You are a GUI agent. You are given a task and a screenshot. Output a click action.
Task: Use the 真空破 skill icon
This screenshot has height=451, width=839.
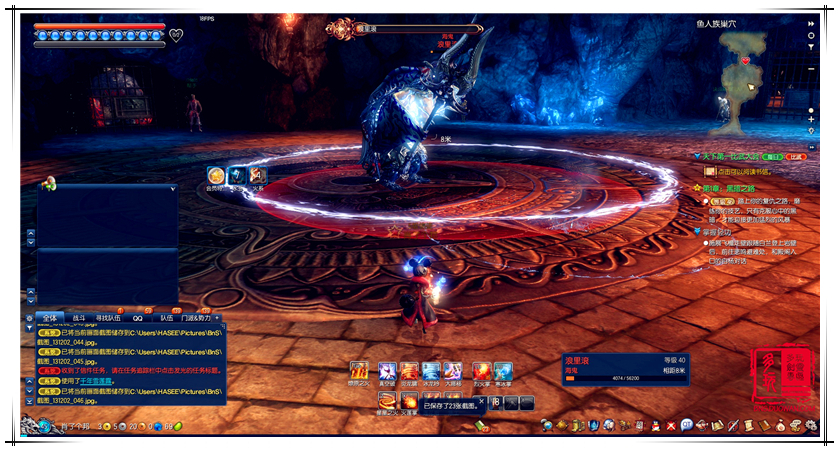coord(386,371)
